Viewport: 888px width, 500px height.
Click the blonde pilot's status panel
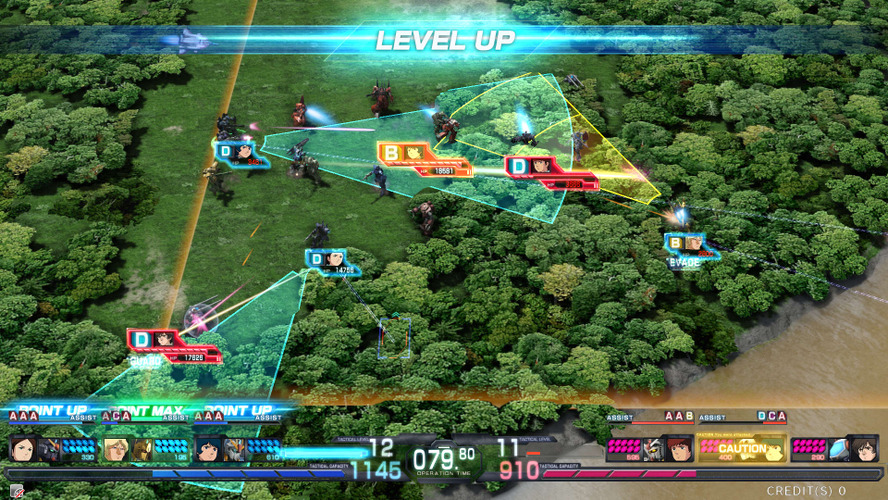(x=144, y=449)
